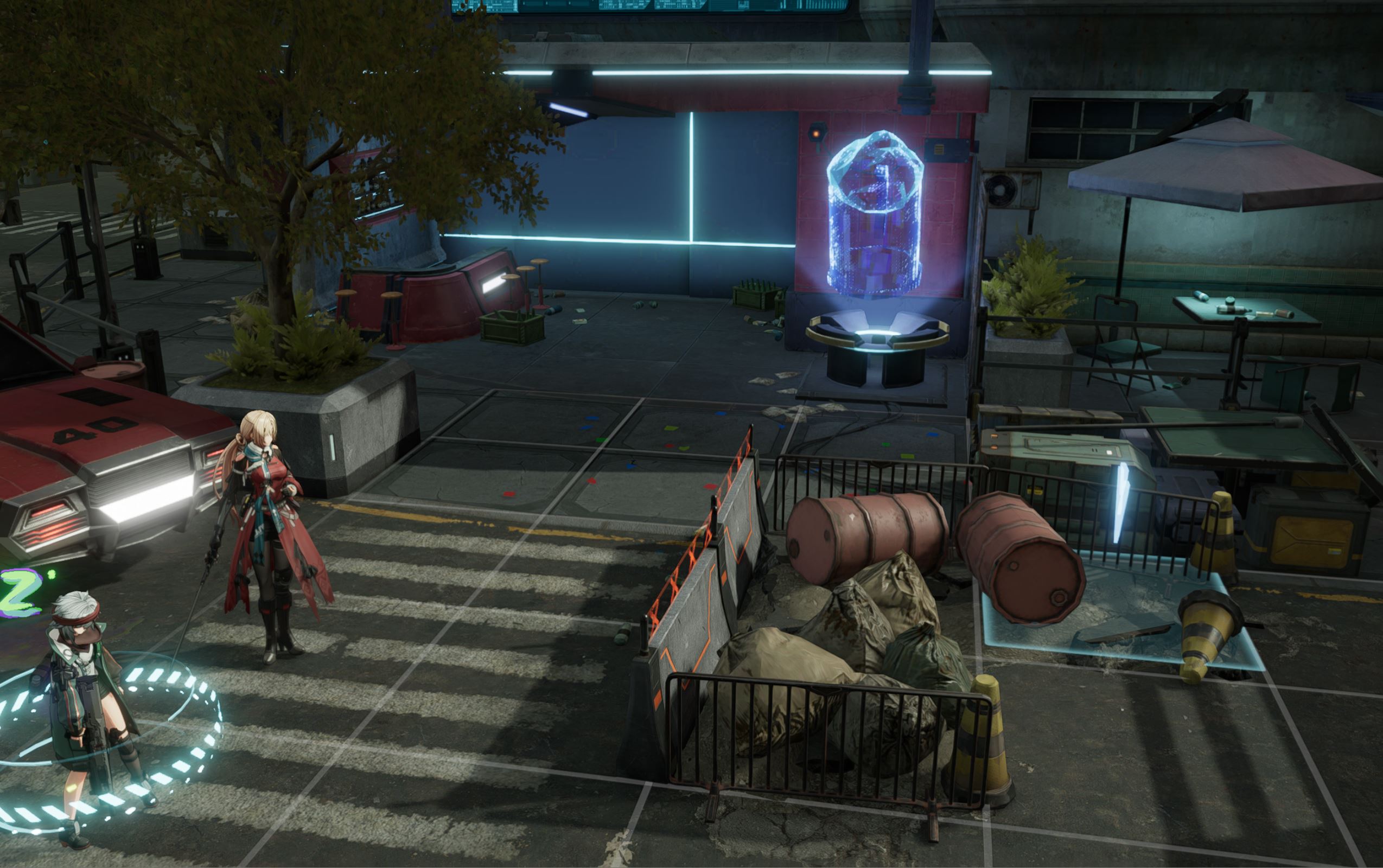Click the highlighted blue grid tile
This screenshot has height=868, width=1383.
1119,623
